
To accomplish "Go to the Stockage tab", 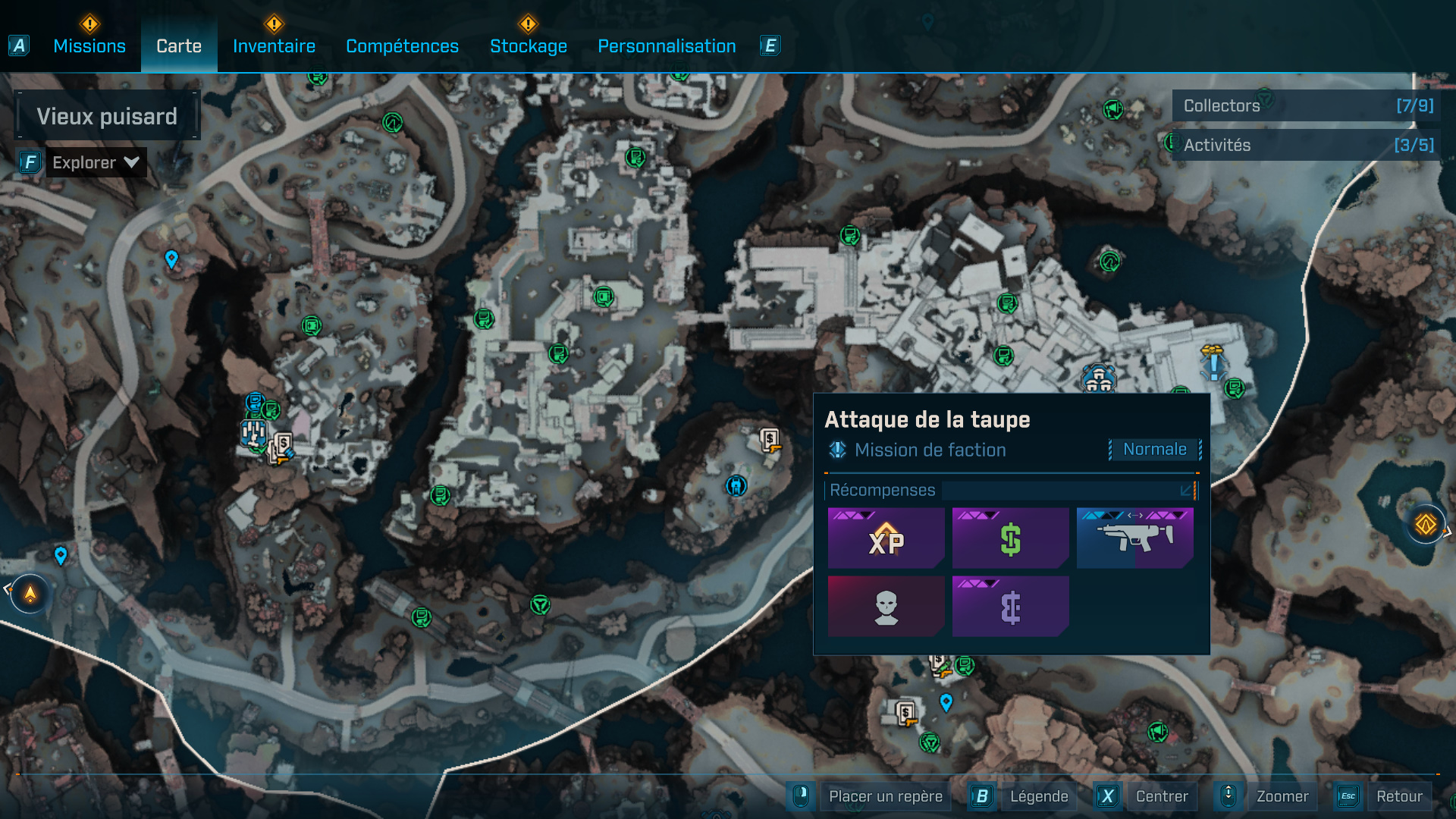I will click(x=529, y=46).
